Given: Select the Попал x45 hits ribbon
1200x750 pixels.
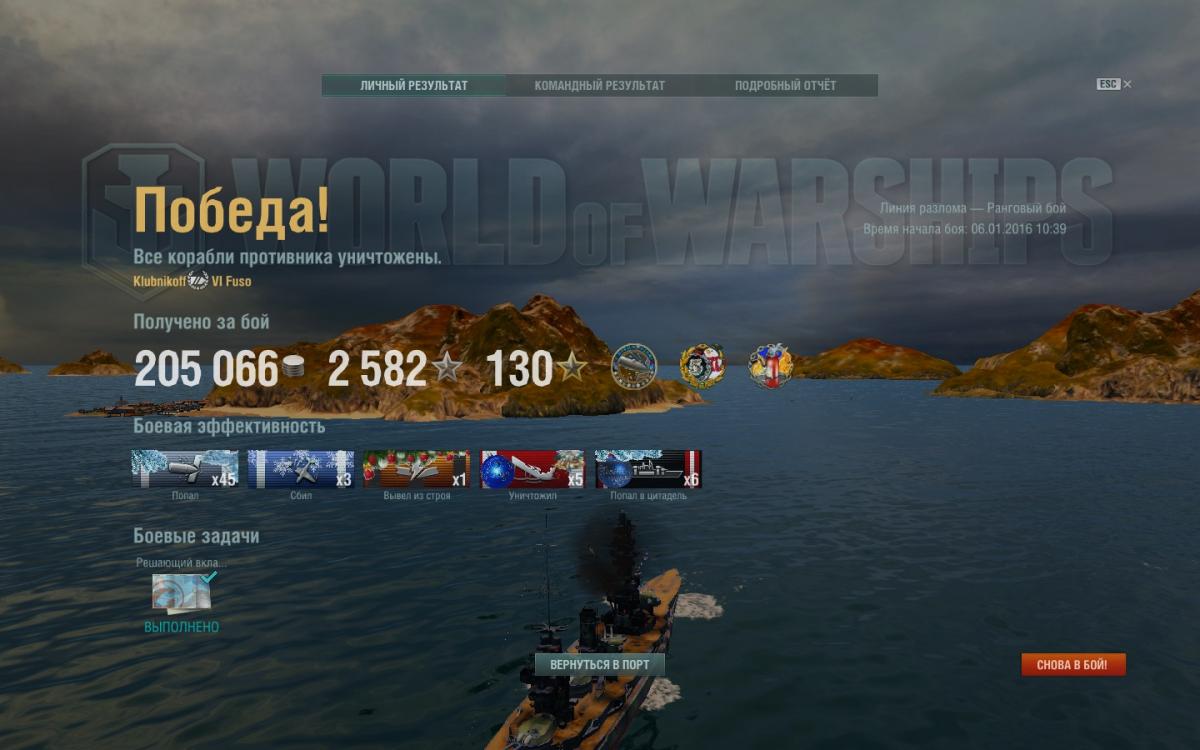Looking at the screenshot, I should [185, 469].
